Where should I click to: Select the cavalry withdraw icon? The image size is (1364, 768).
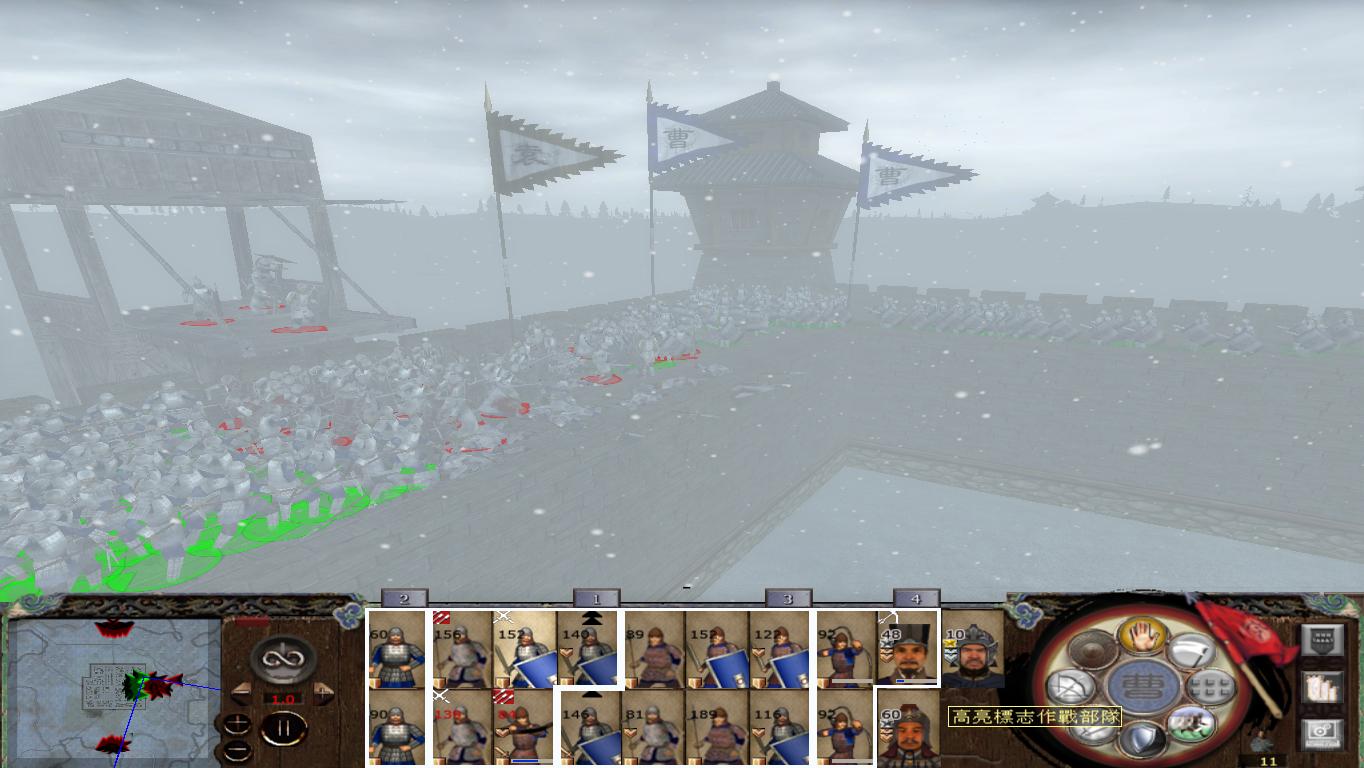tap(1190, 724)
